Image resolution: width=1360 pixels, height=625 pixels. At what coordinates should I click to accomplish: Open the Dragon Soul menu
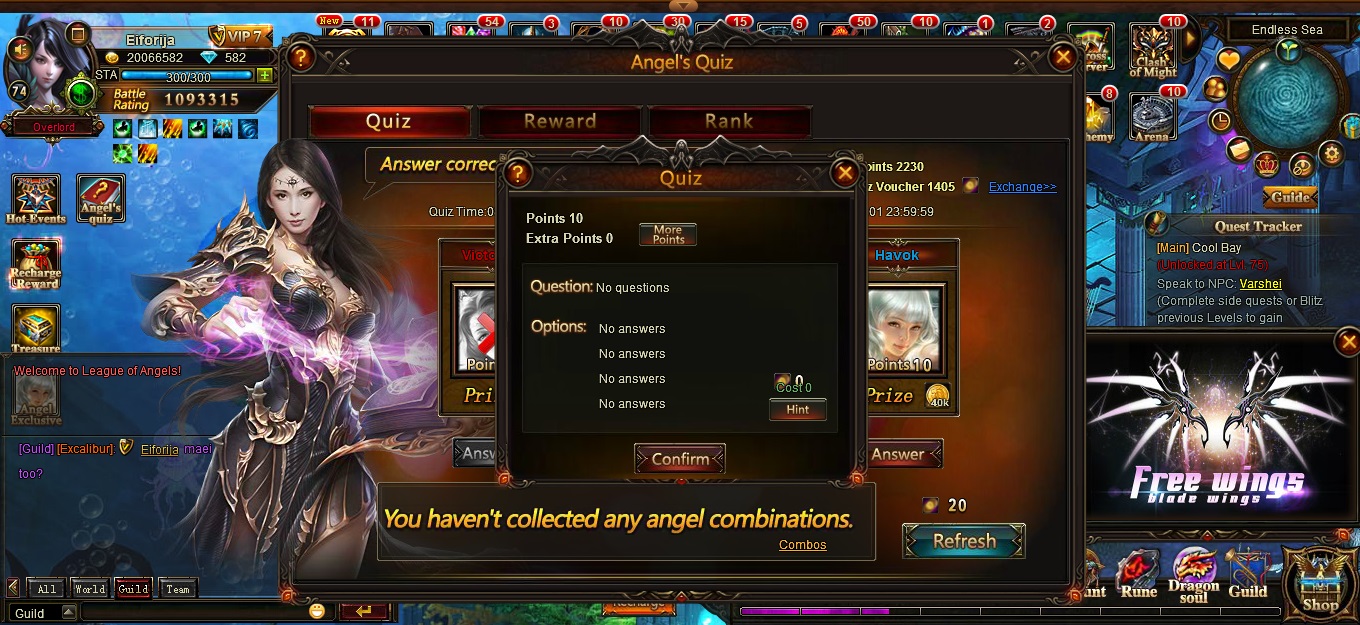(x=1194, y=575)
